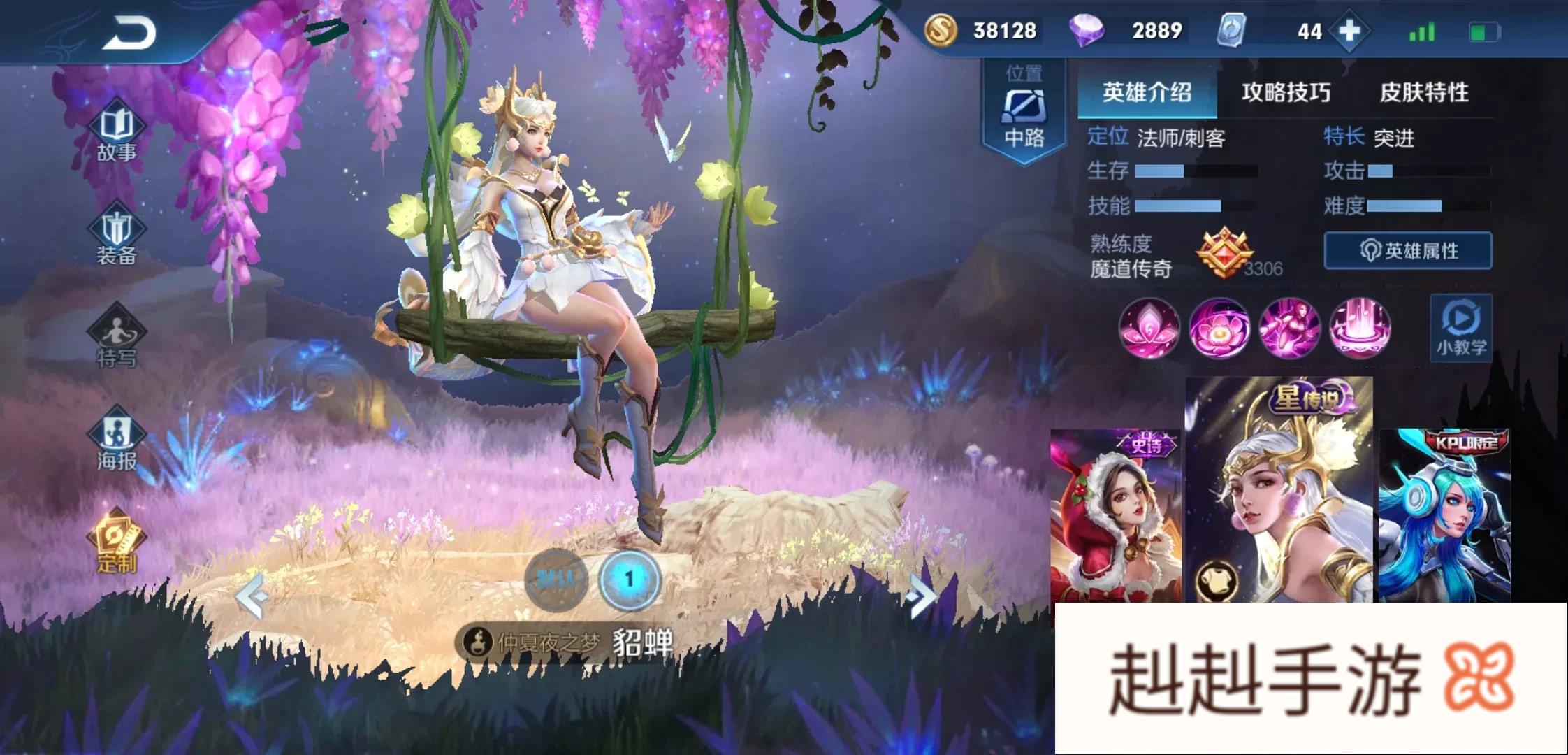The height and width of the screenshot is (755, 1568).
Task: Select the dashing figure skill icon
Action: pos(1289,328)
